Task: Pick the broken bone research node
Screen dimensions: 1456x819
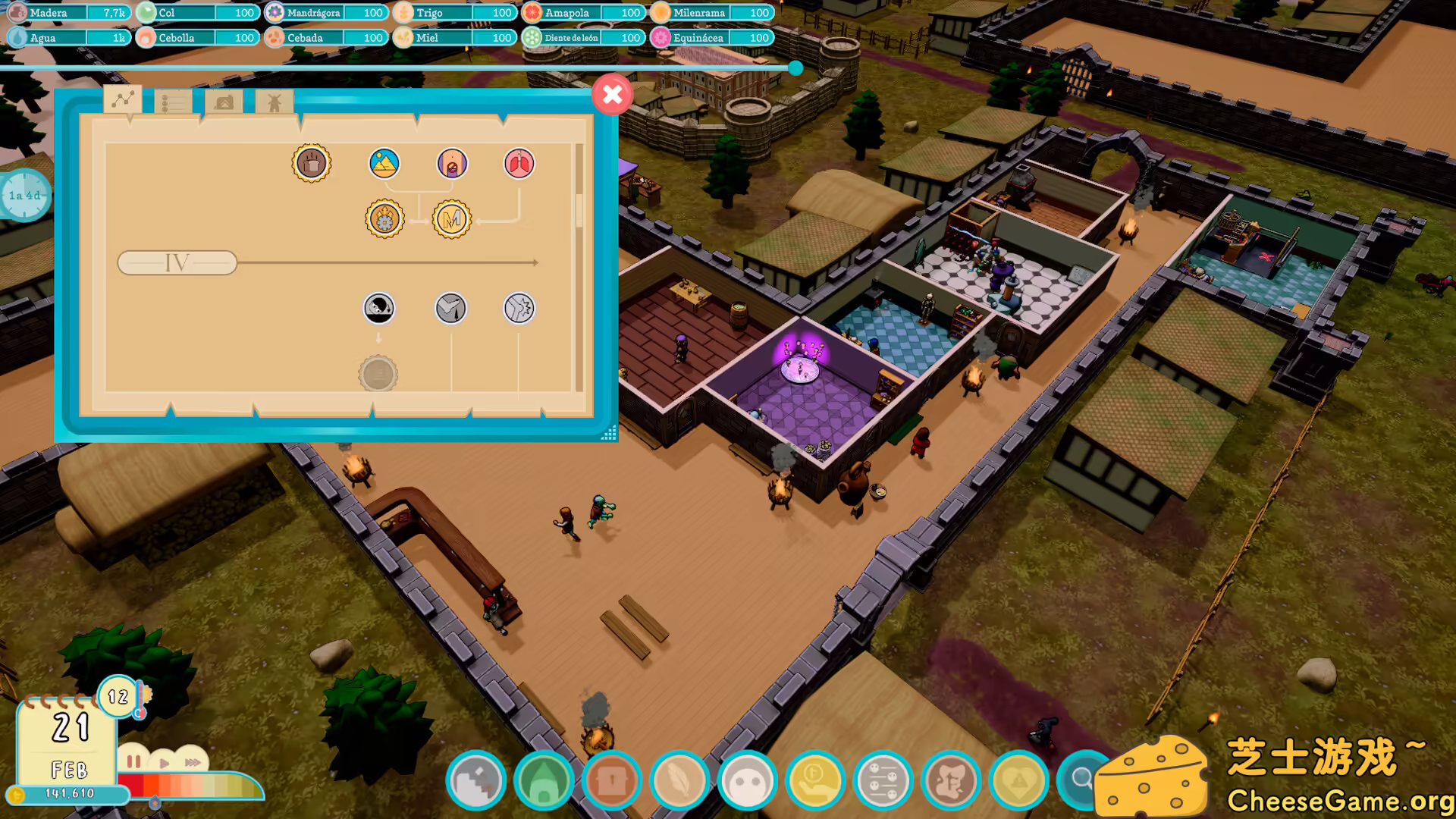Action: [x=519, y=309]
